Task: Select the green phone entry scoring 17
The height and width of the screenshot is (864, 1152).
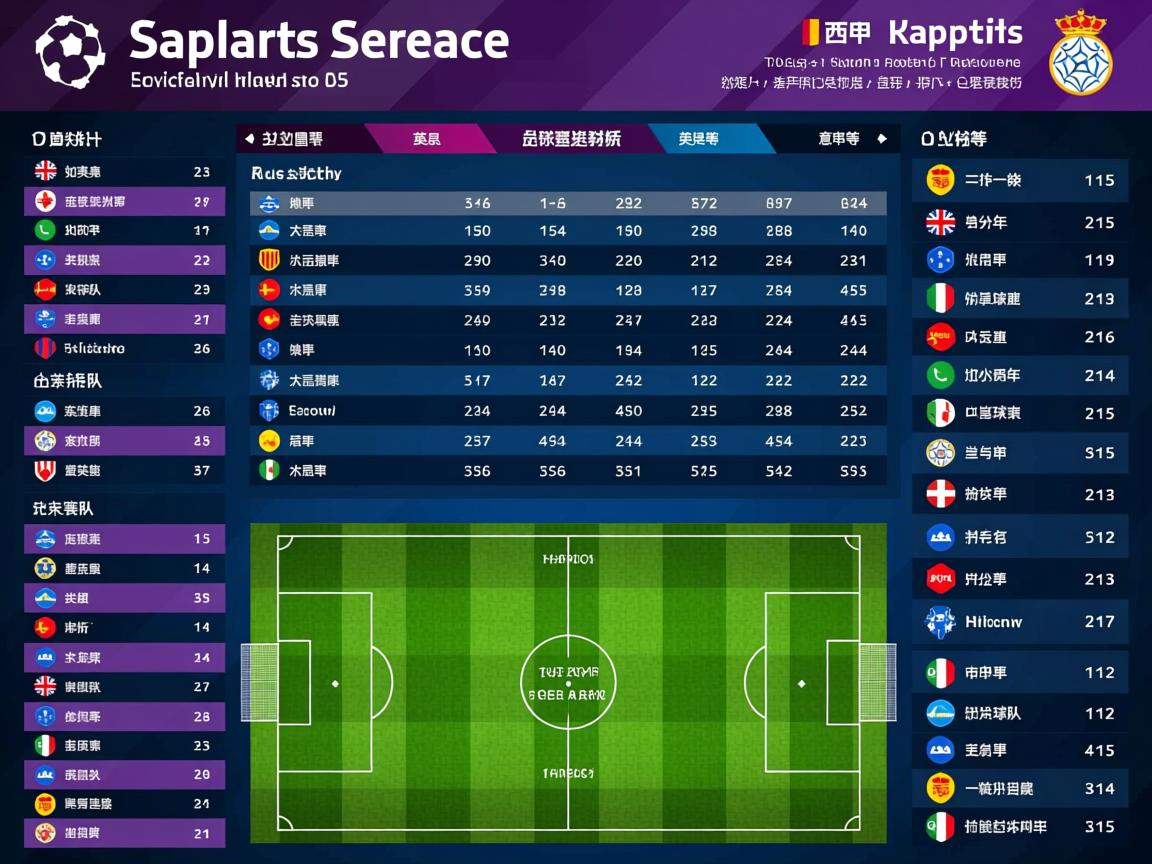Action: point(124,231)
